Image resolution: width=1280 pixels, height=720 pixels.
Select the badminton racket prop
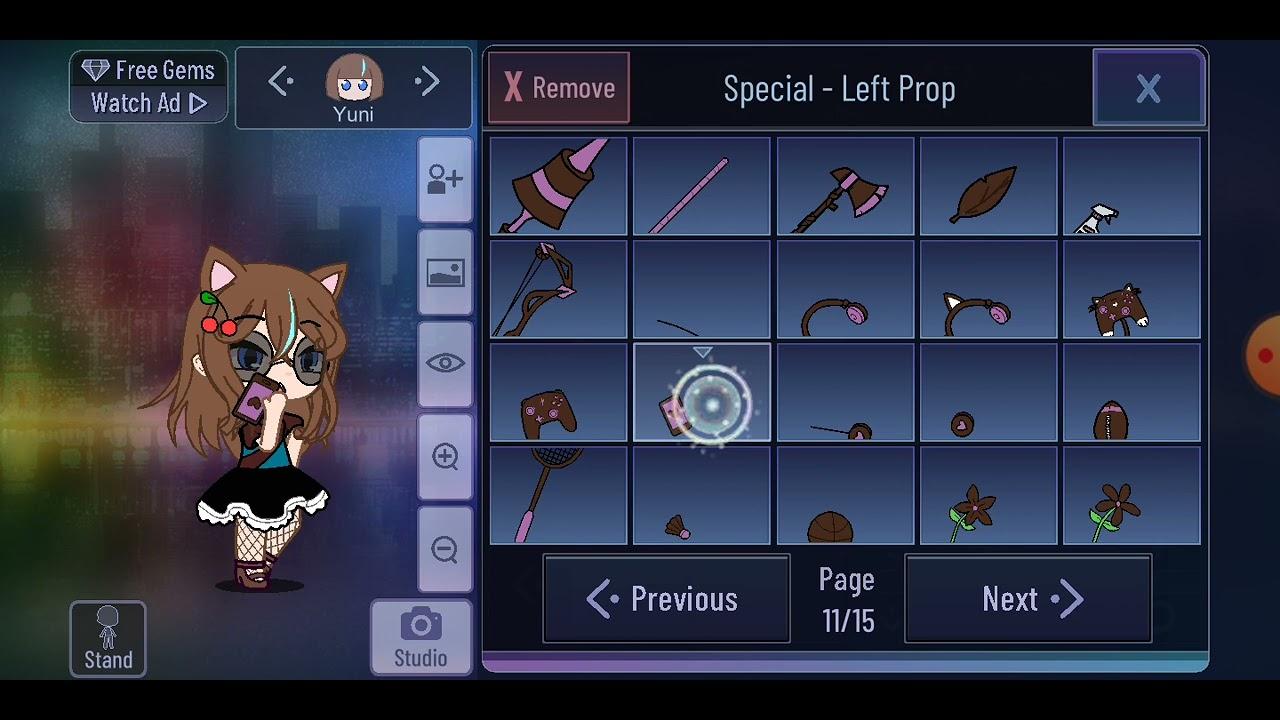(x=557, y=495)
